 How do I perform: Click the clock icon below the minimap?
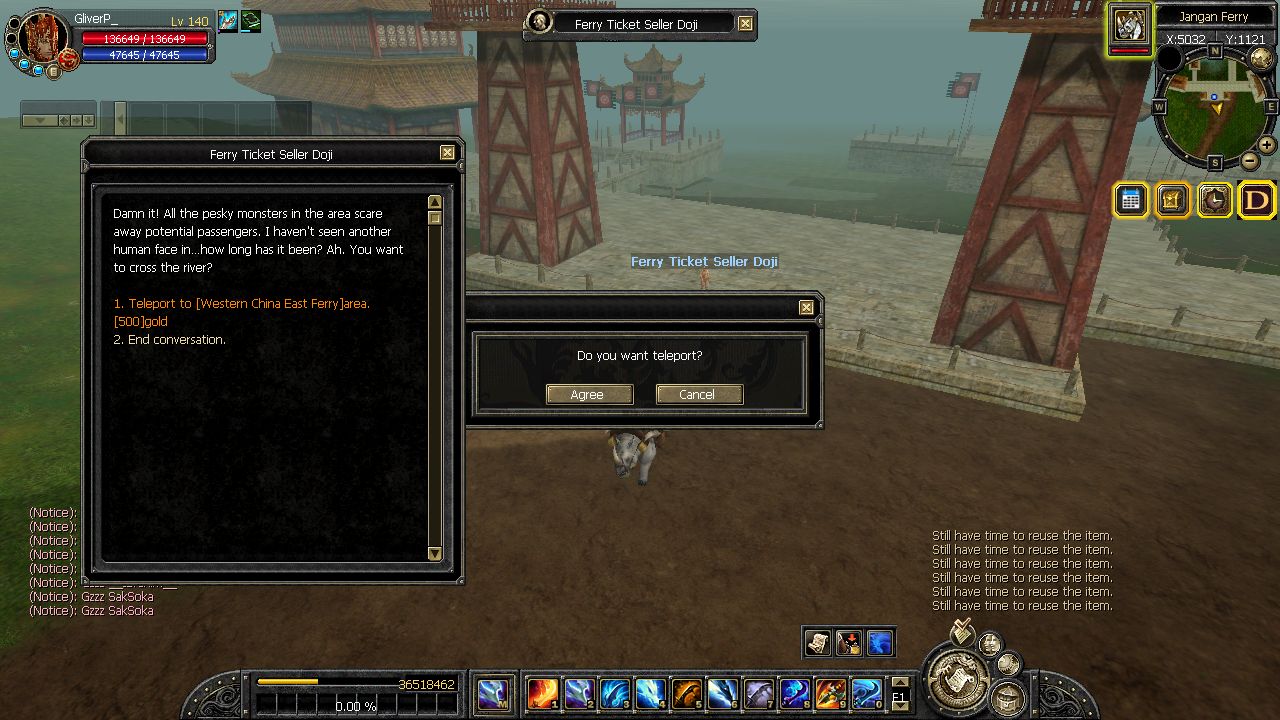click(1214, 200)
